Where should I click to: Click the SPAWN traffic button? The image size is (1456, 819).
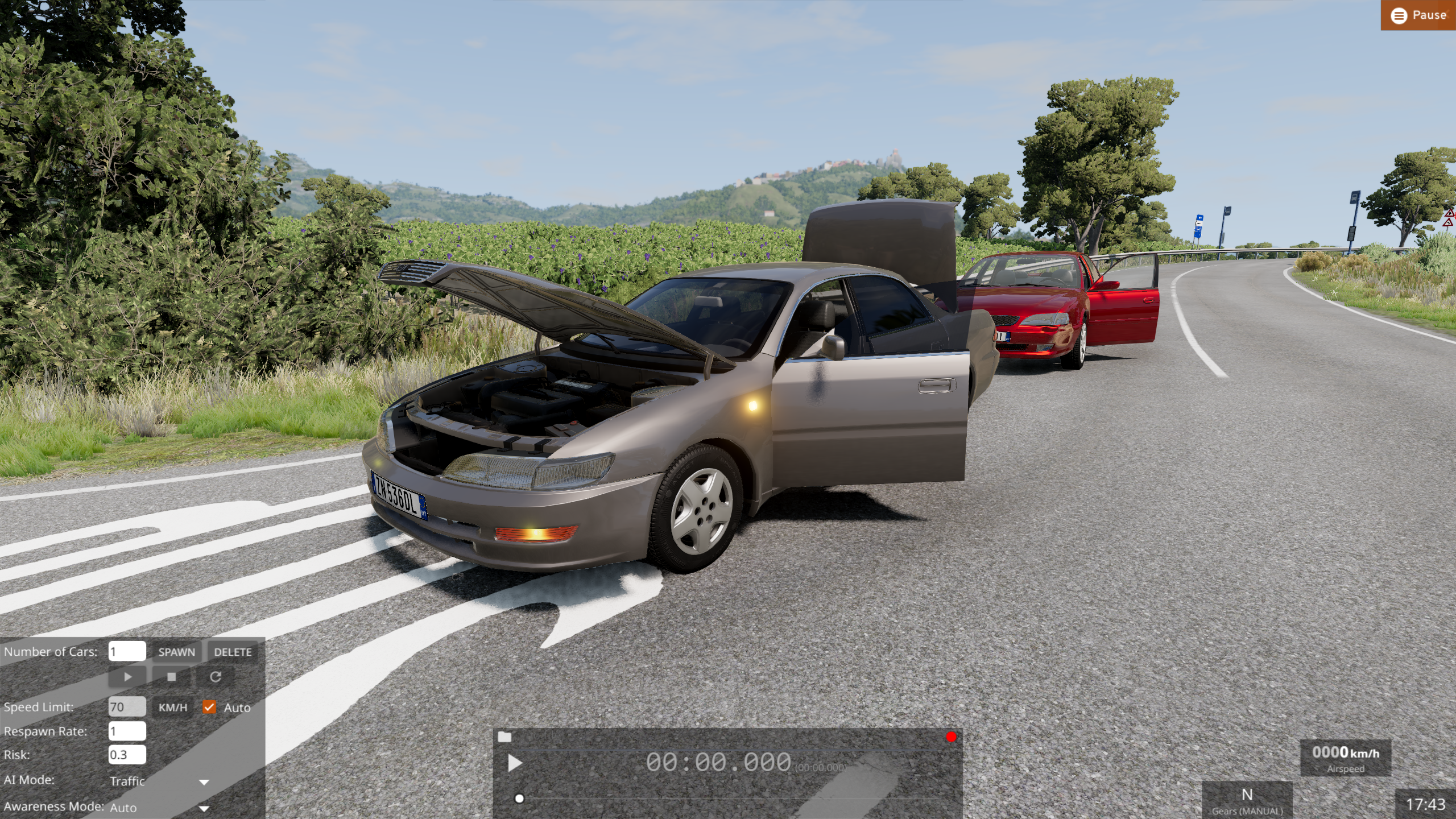point(176,652)
